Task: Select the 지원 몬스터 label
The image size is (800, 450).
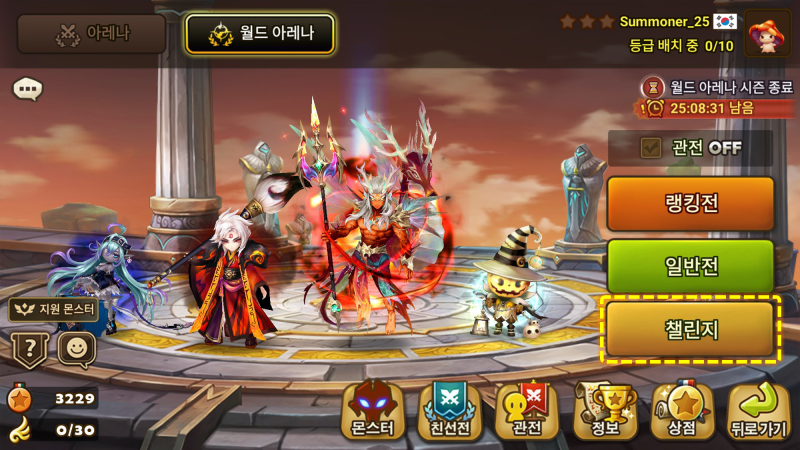Action: 55,309
